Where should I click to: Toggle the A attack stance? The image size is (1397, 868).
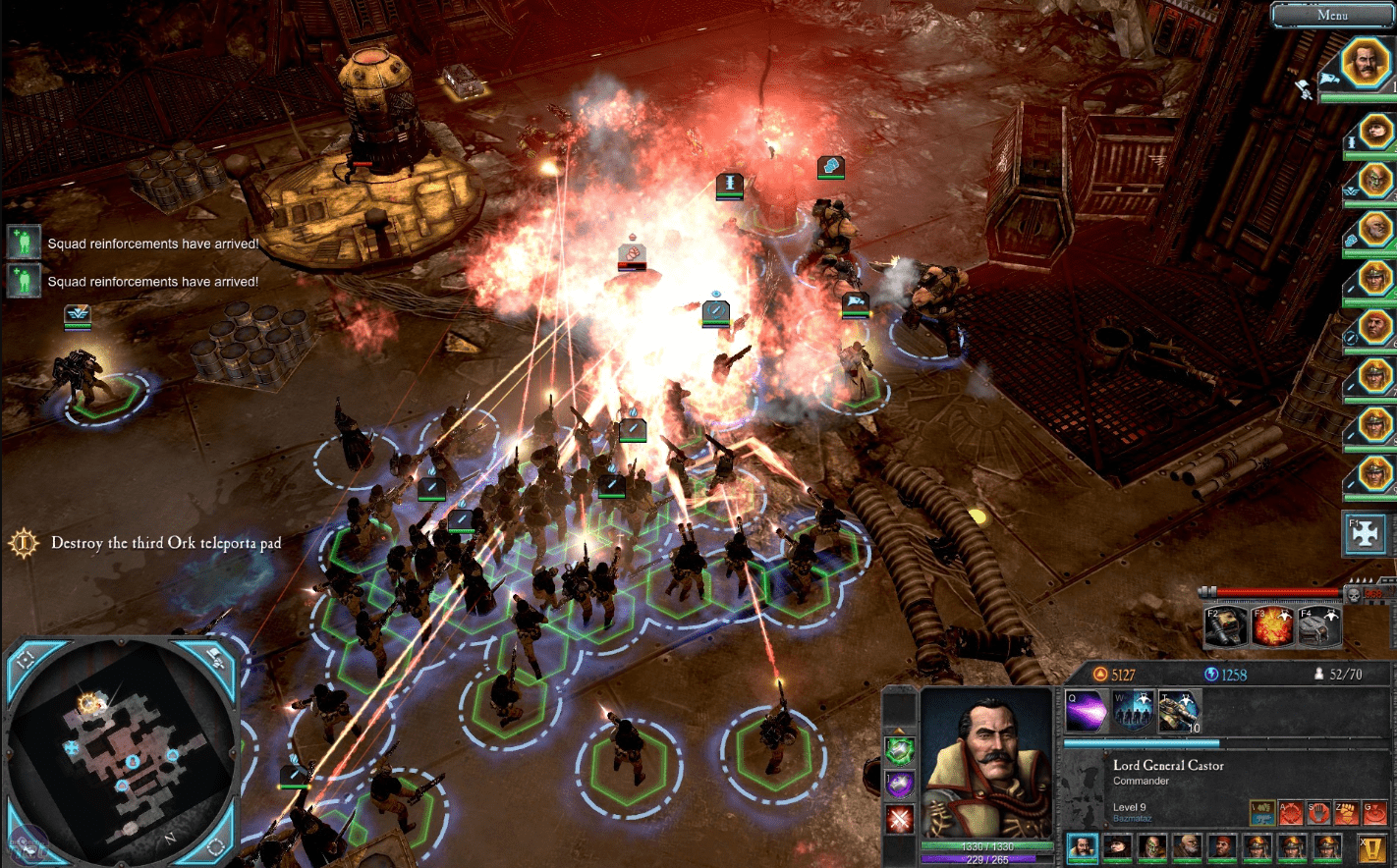pyautogui.click(x=1291, y=812)
